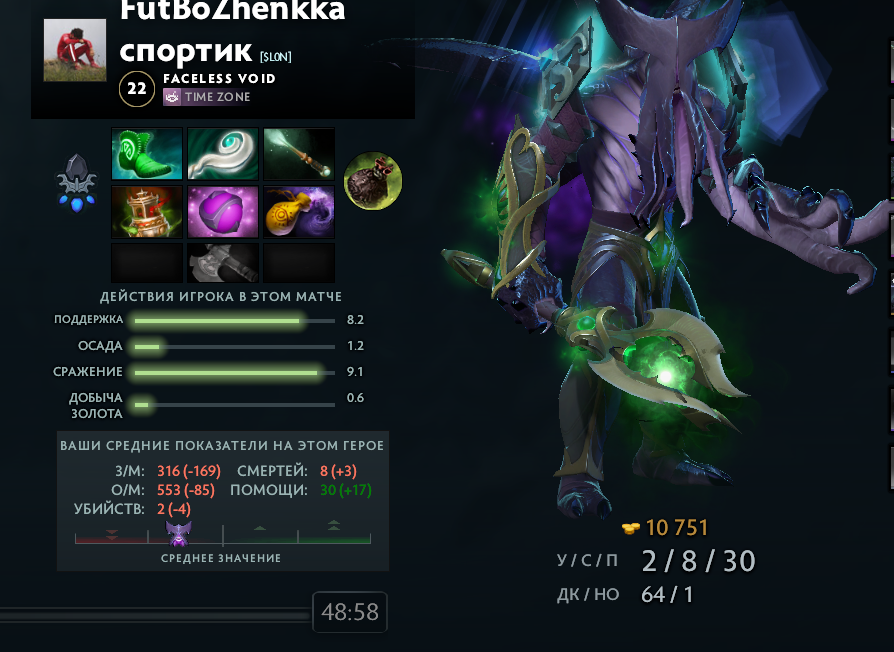This screenshot has height=652, width=894.
Task: Show the Aghanim's Scepter and Shard indicator
Action: pyautogui.click(x=76, y=182)
